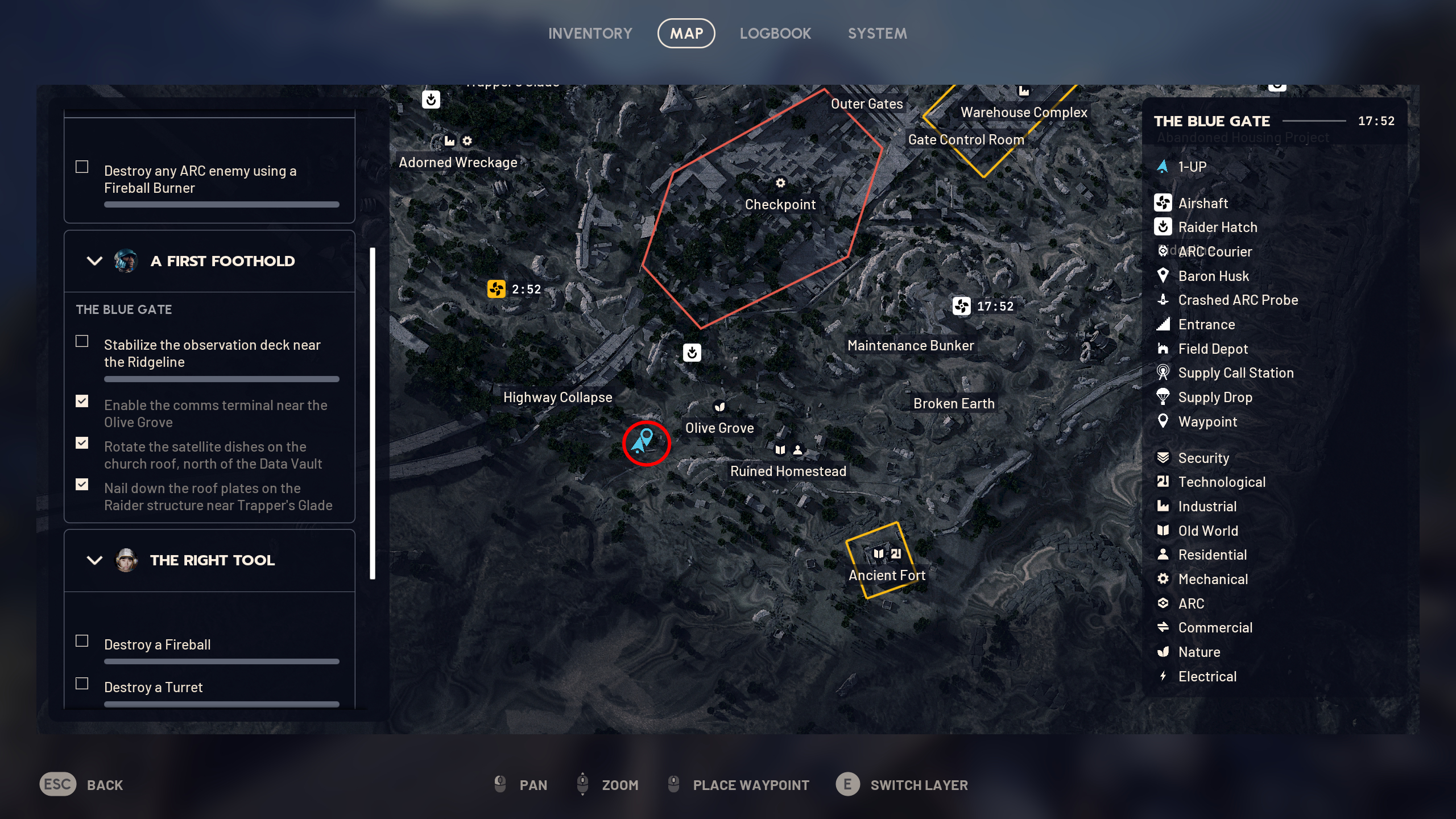This screenshot has width=1456, height=819.
Task: Toggle the 'Destroy a Turret' objective checkbox
Action: [82, 684]
